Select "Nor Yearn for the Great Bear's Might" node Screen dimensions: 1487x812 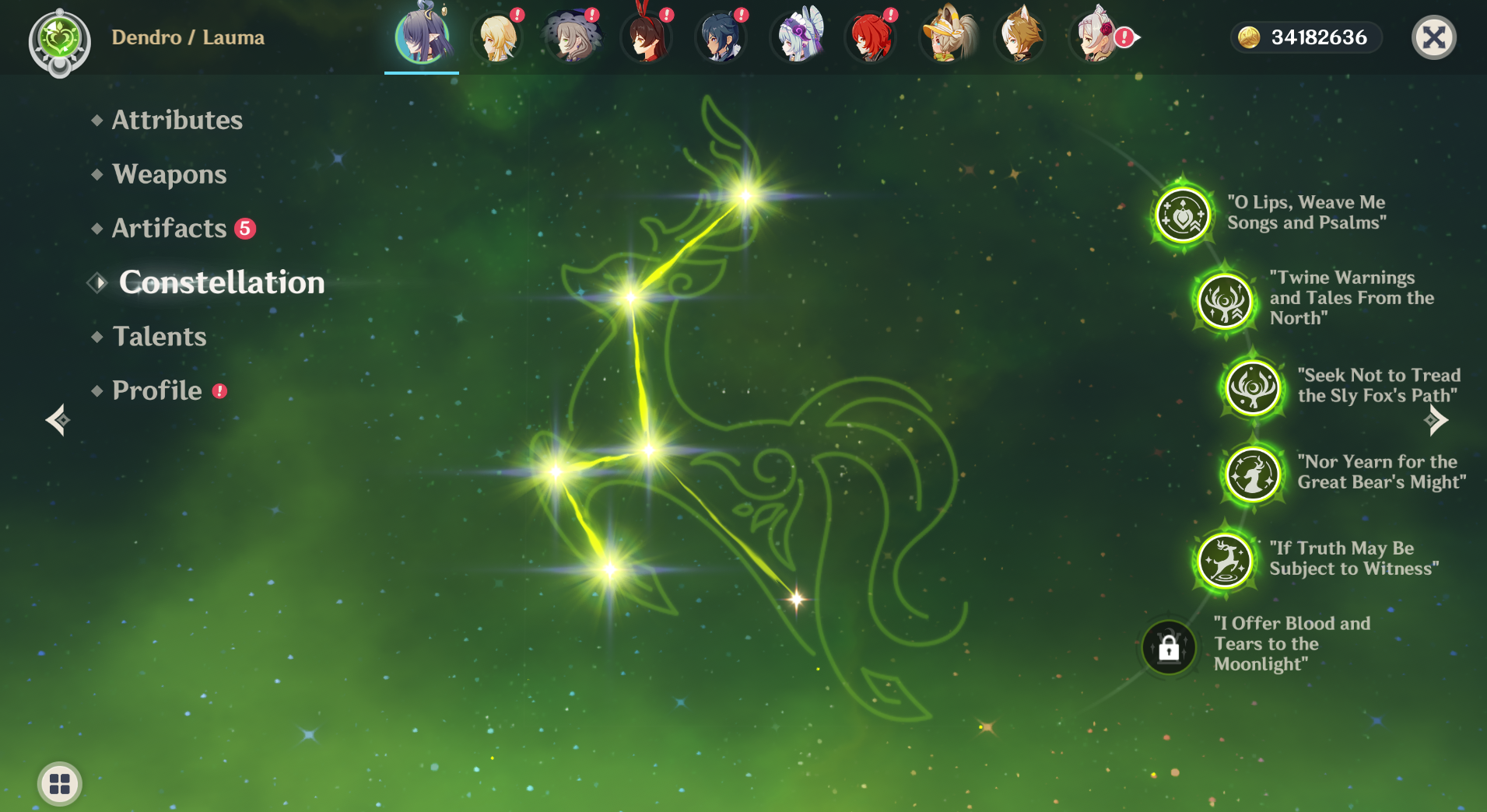[1253, 474]
